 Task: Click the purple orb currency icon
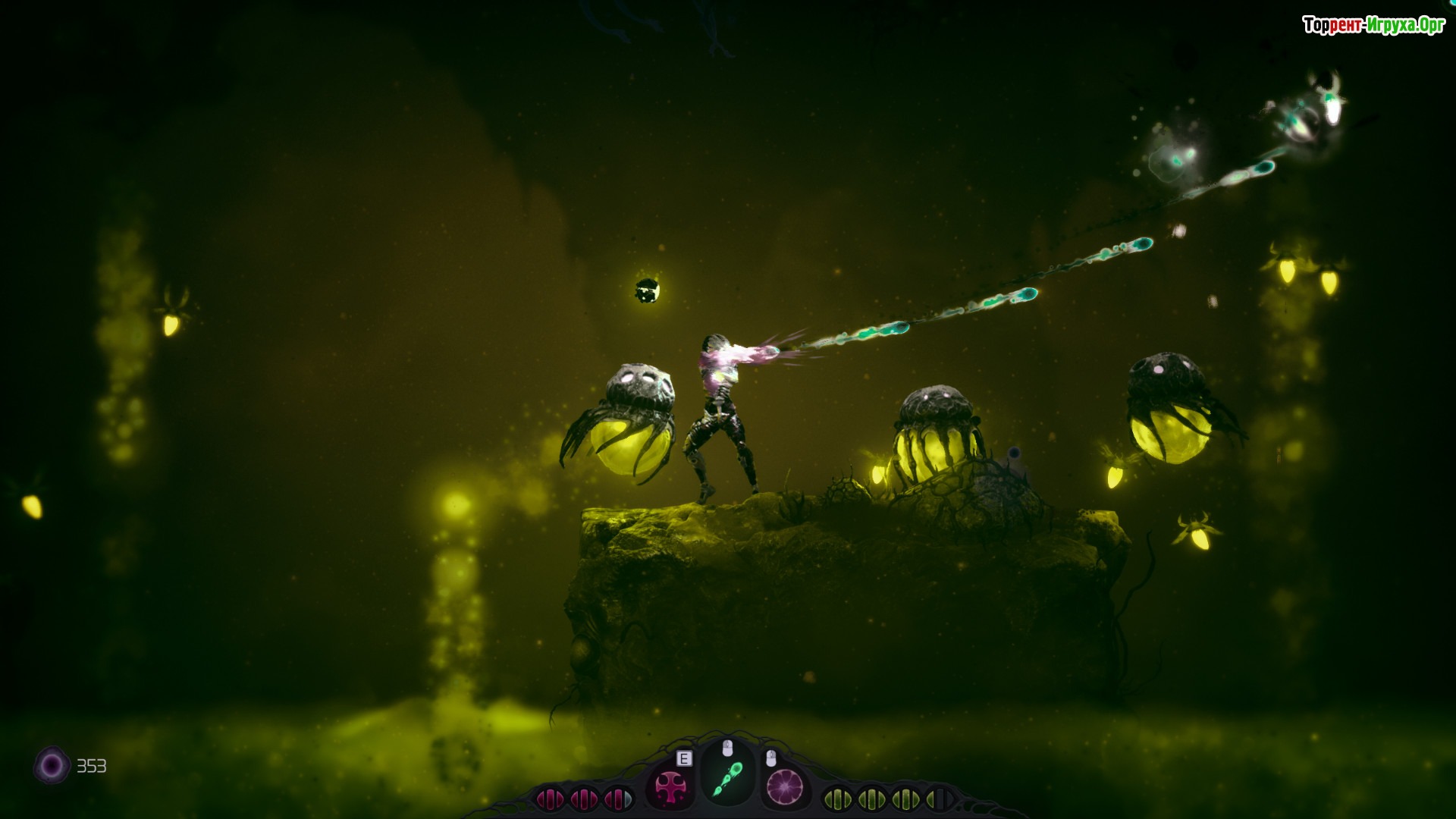point(52,766)
